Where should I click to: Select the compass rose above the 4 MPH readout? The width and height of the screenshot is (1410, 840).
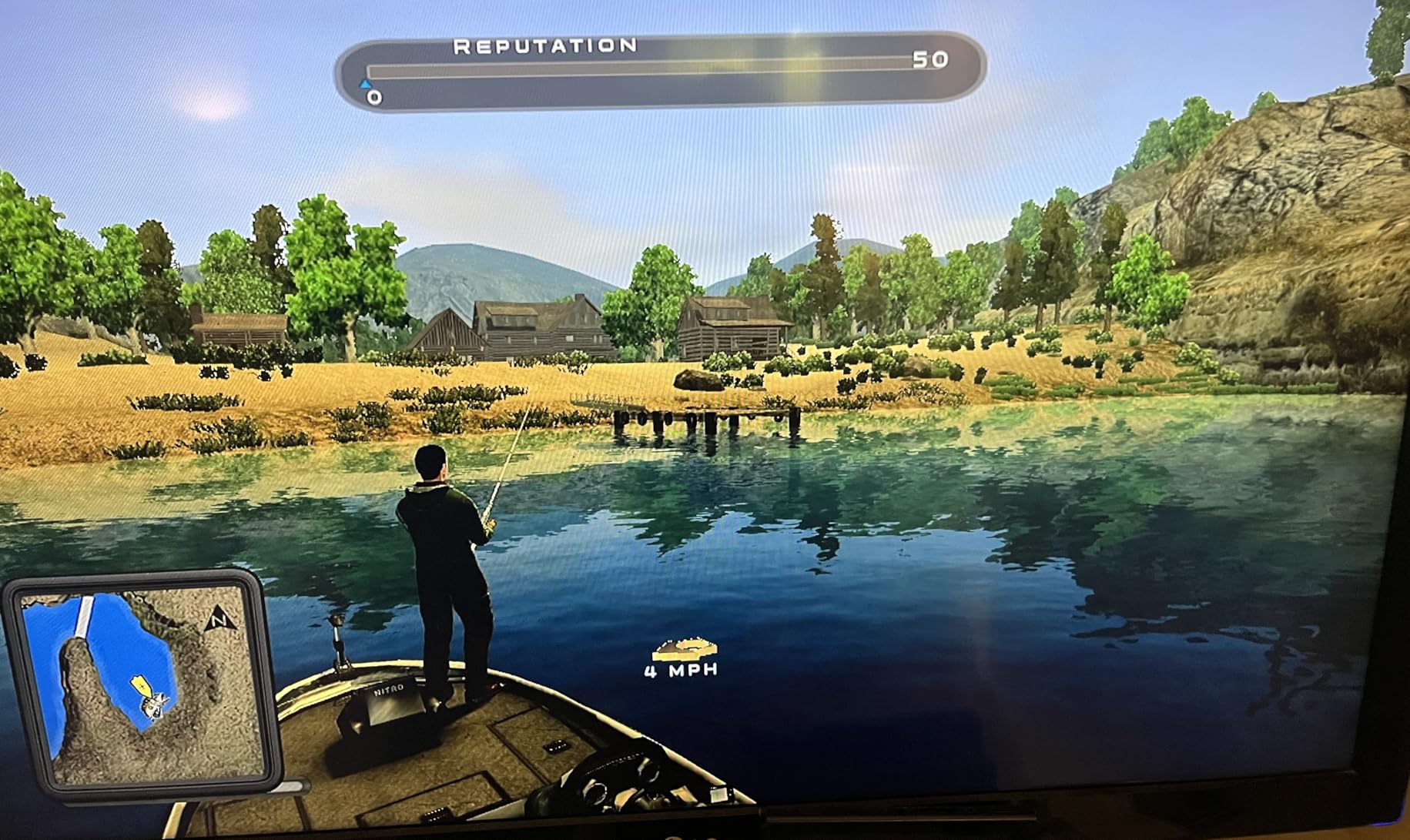coord(685,649)
